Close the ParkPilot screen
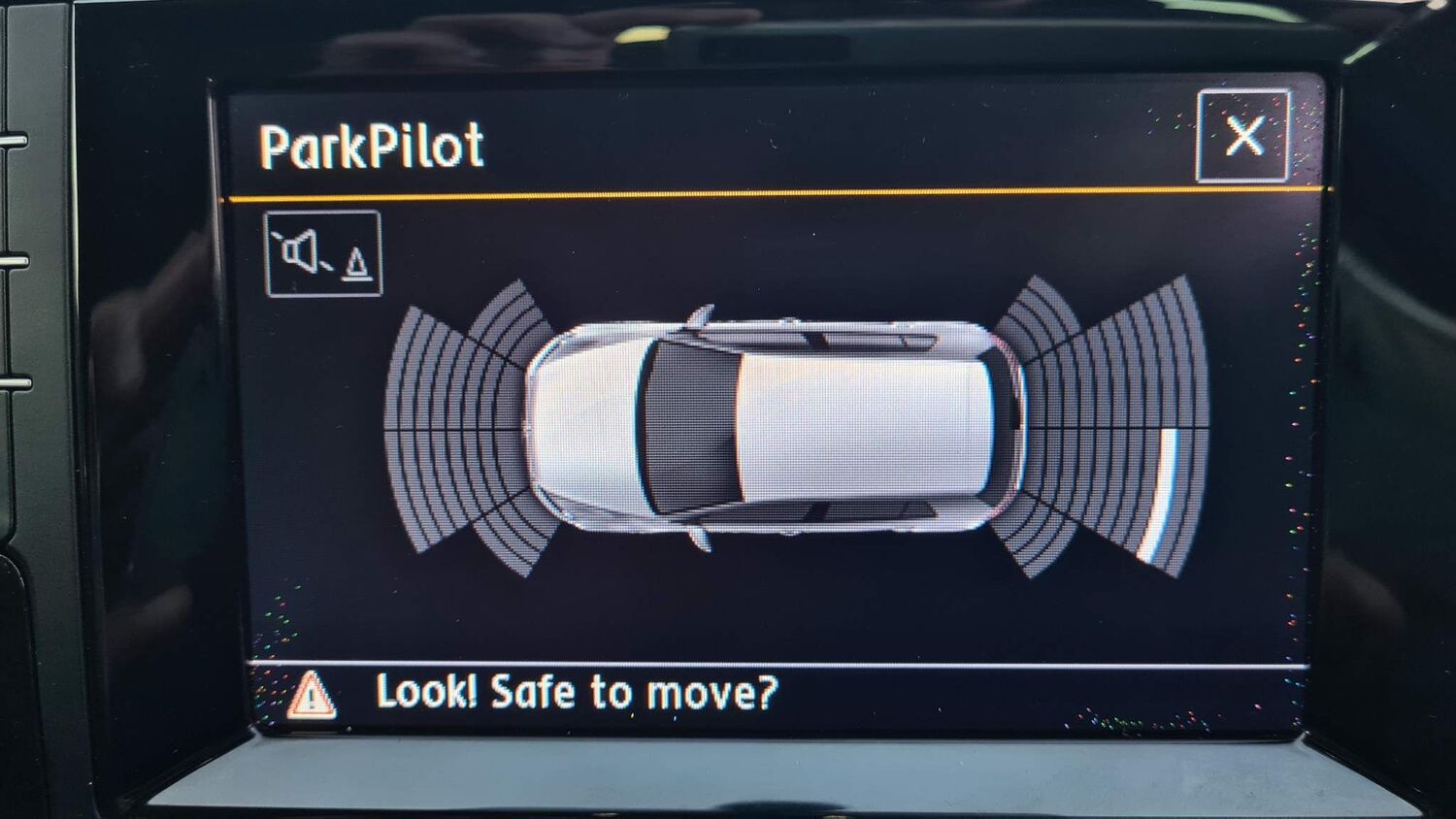The image size is (1456, 819). point(1243,136)
